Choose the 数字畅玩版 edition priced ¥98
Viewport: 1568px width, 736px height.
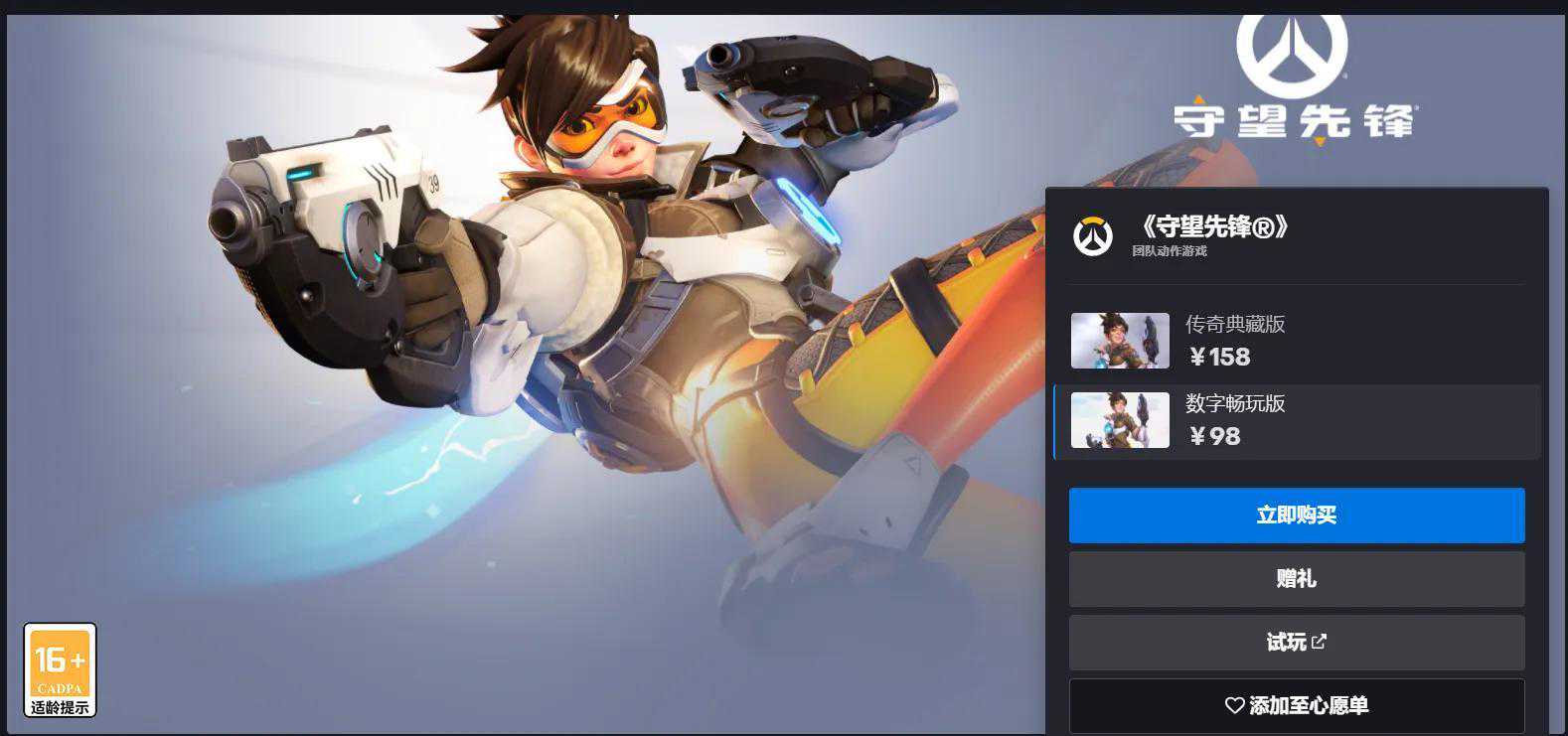tap(1296, 421)
